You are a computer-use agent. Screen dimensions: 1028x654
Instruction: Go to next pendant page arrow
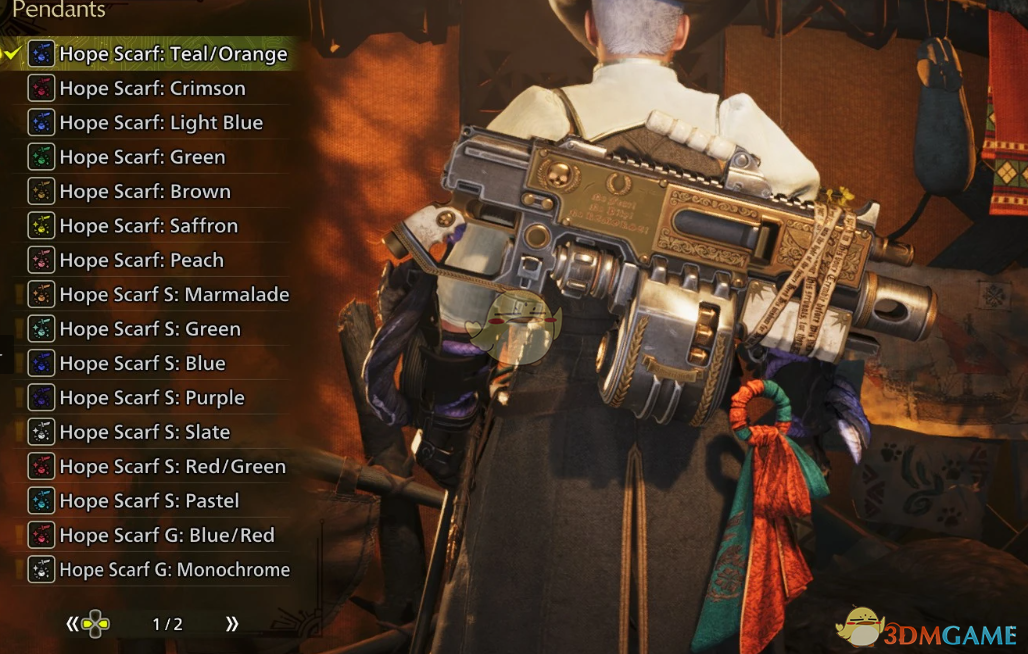(232, 624)
